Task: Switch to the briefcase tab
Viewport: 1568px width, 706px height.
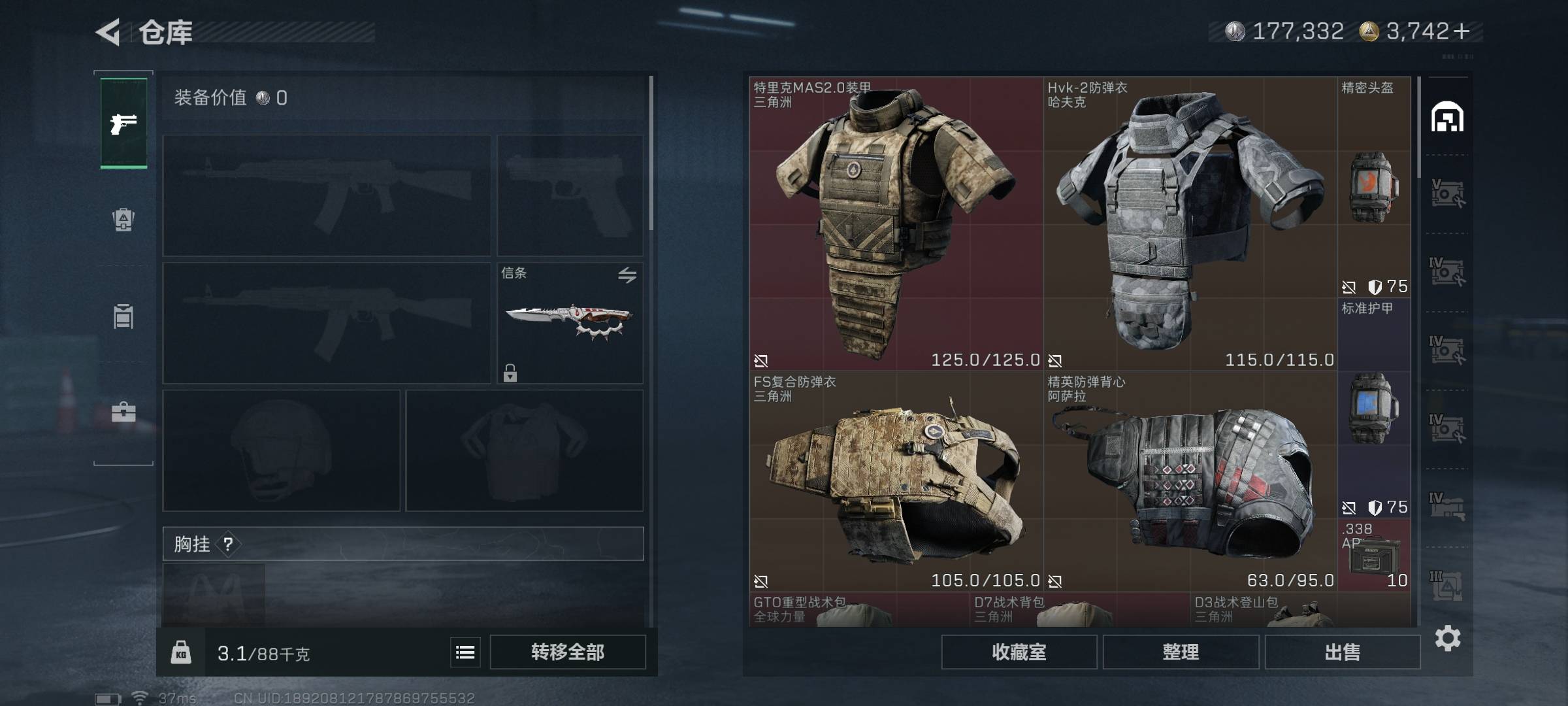Action: 123,412
